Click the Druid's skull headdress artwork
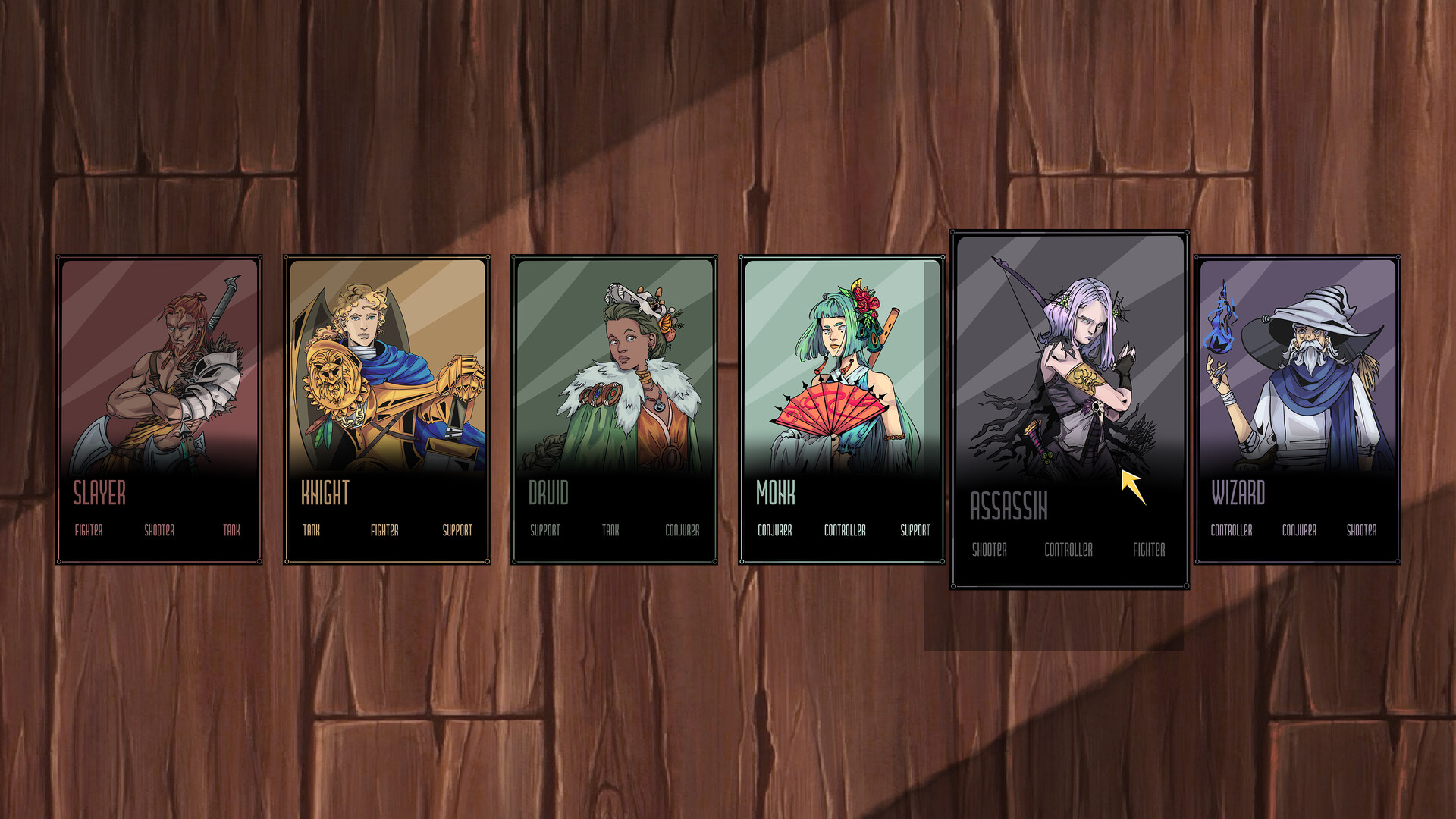This screenshot has height=819, width=1456. pyautogui.click(x=629, y=296)
